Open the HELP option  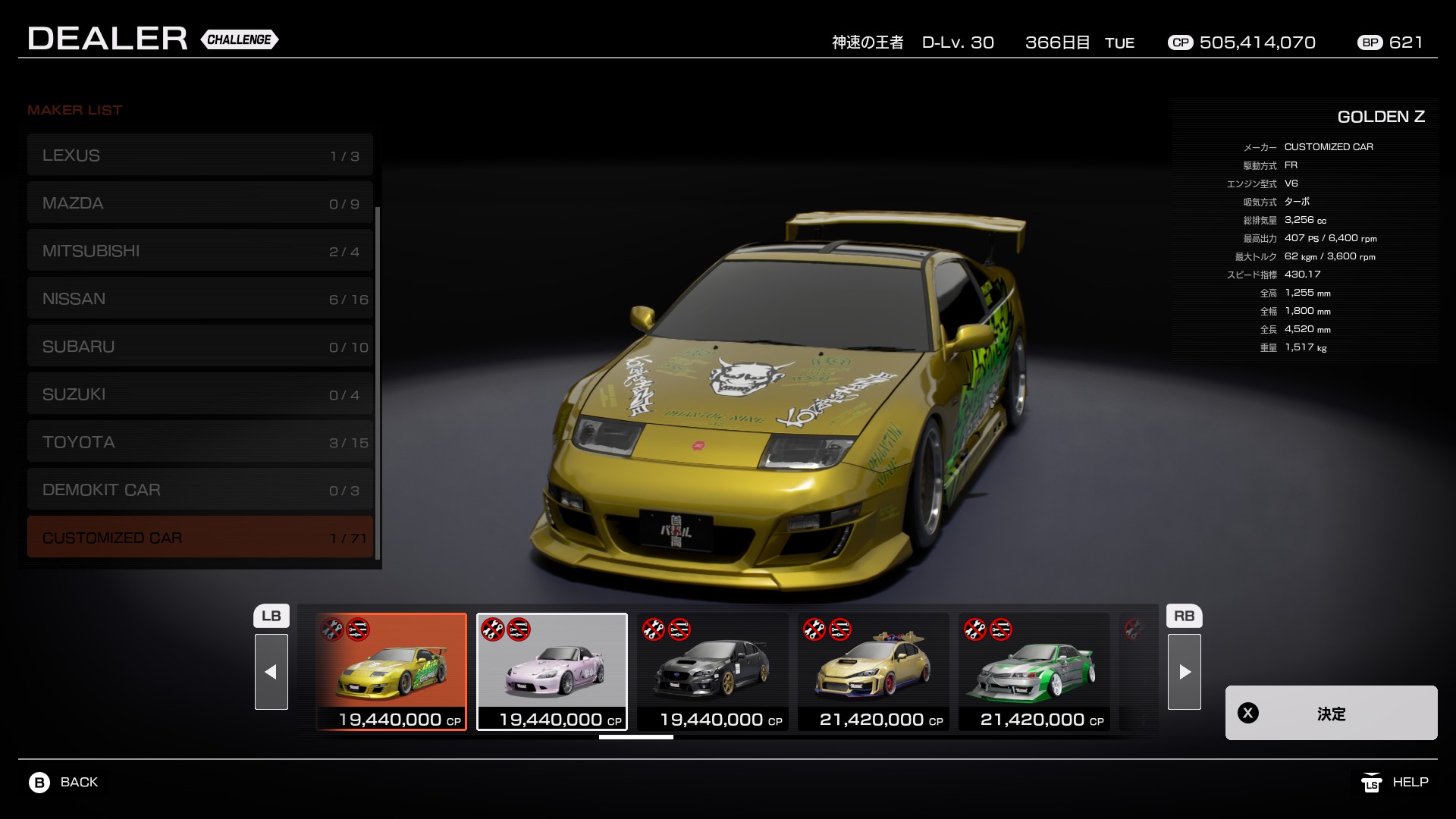tap(1395, 782)
